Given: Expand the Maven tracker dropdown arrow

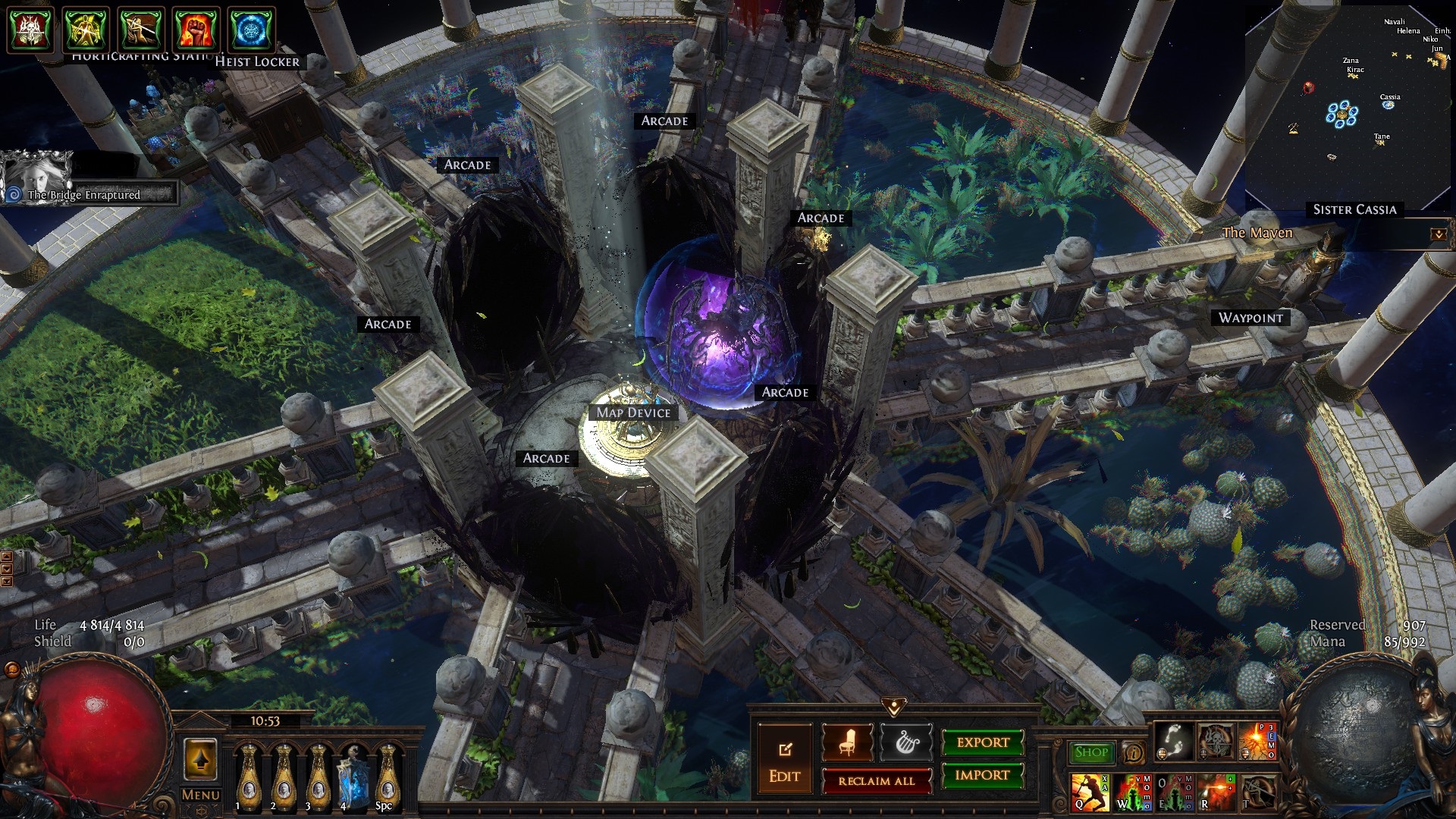Looking at the screenshot, I should pos(1438,234).
